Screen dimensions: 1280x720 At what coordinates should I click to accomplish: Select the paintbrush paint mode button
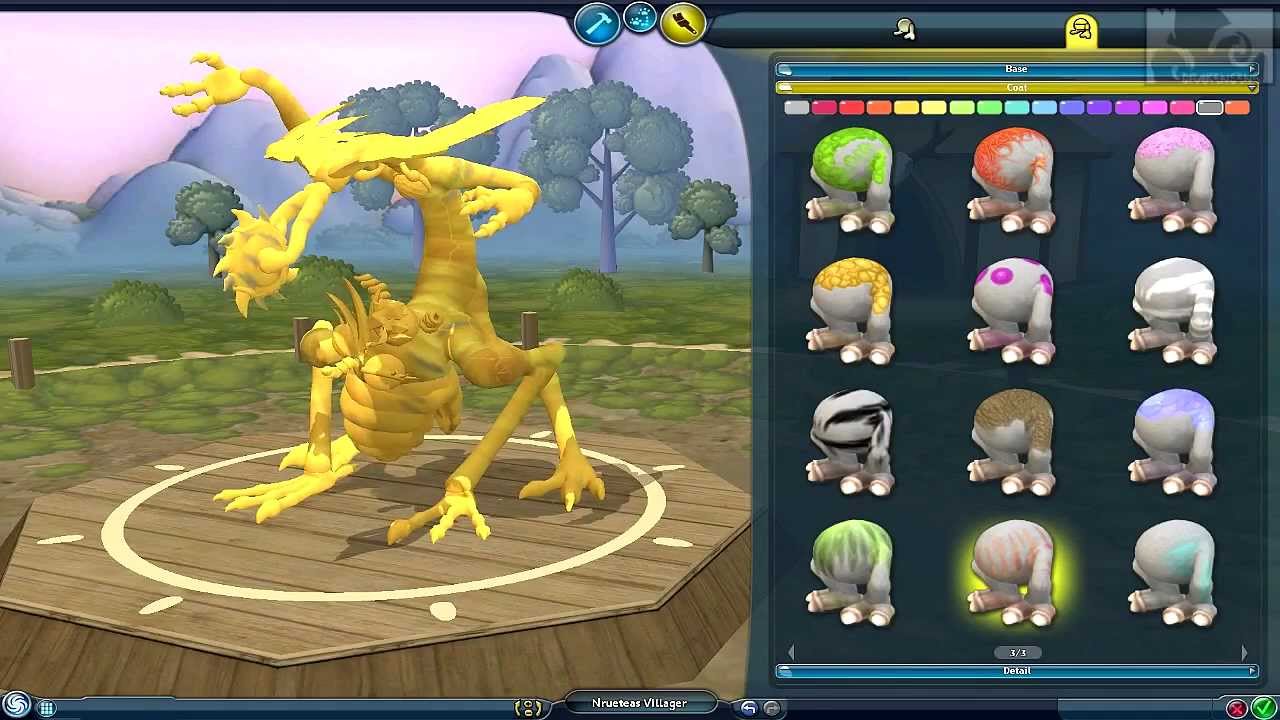point(683,23)
